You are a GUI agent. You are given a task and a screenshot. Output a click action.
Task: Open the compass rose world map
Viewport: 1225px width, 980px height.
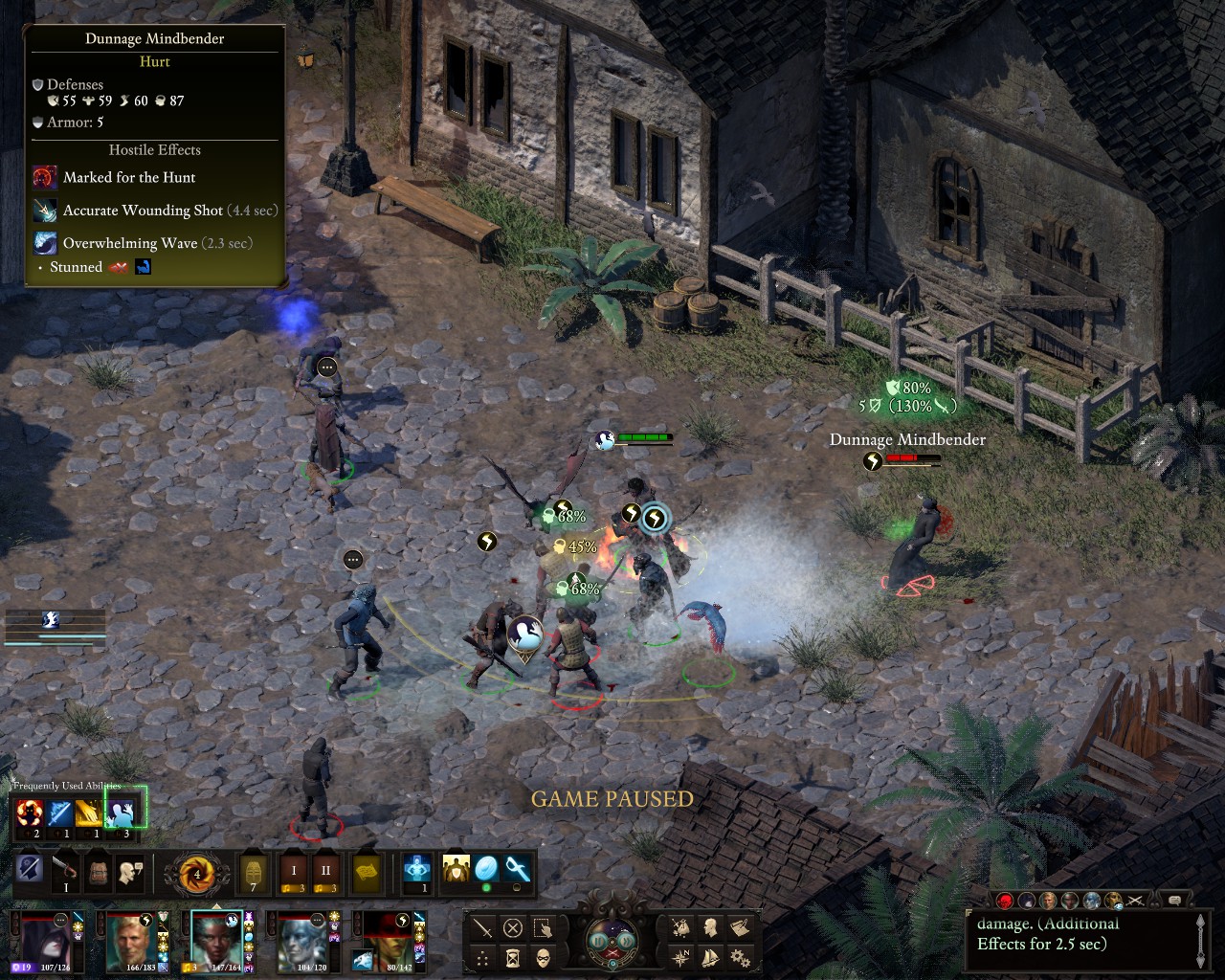click(x=680, y=957)
